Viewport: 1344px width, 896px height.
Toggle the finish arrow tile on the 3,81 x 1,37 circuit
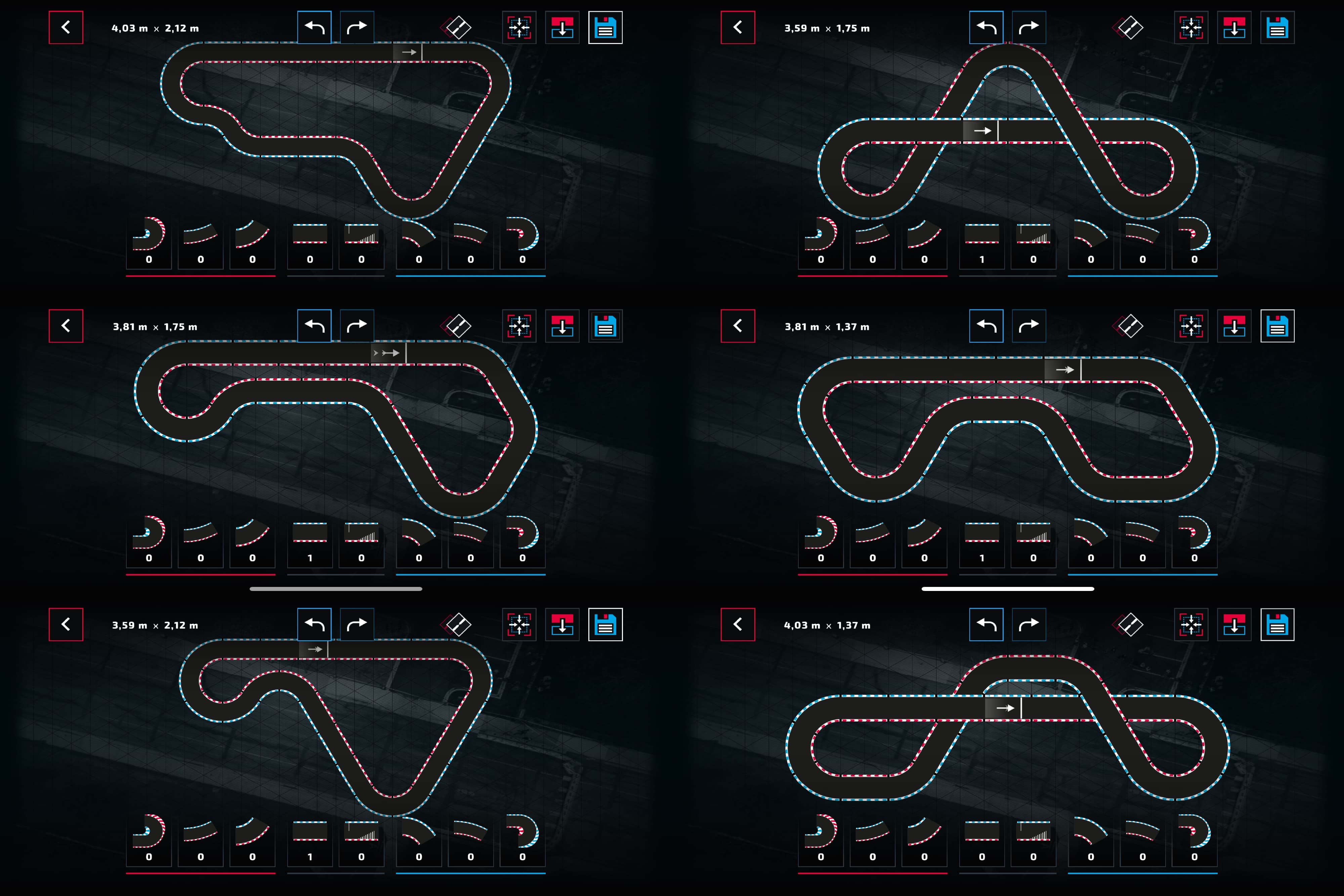pos(1064,370)
